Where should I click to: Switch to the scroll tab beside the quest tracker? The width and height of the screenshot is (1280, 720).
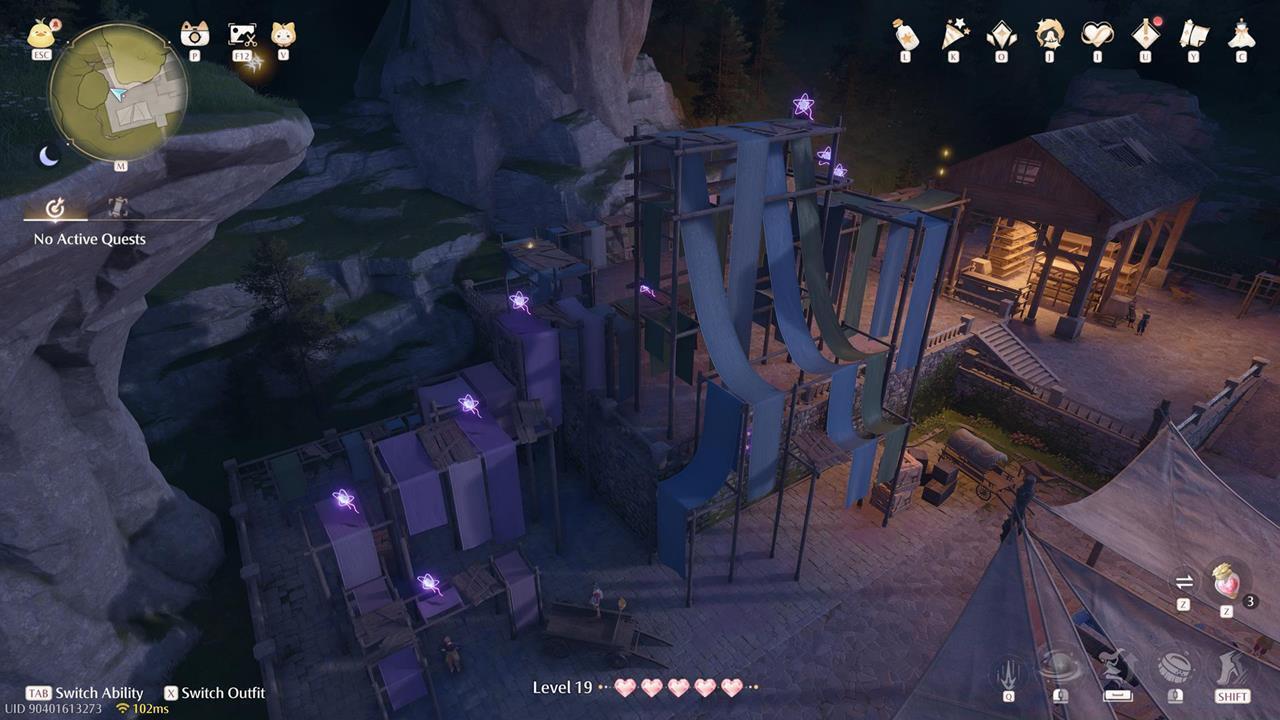118,208
